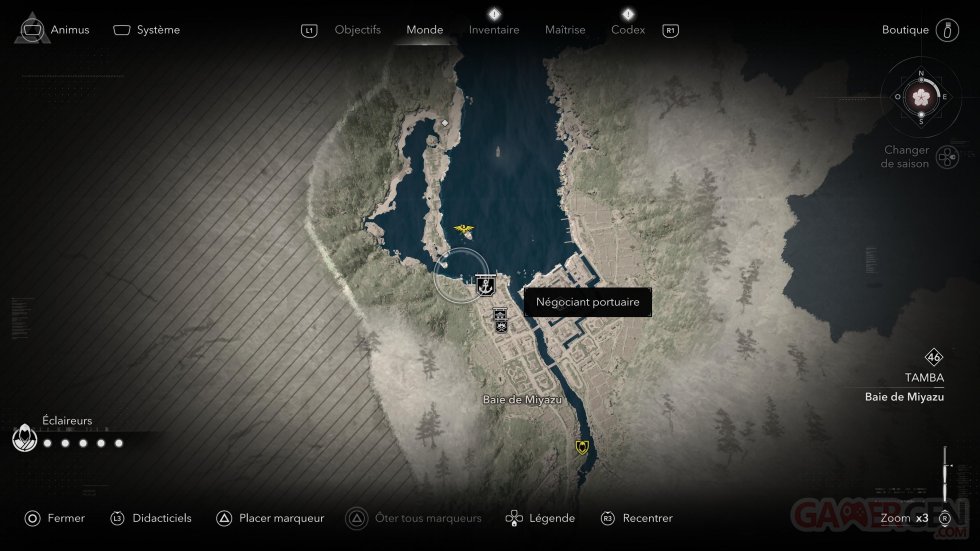Viewport: 980px width, 551px height.
Task: Click the yellow shield map marker
Action: [x=582, y=447]
